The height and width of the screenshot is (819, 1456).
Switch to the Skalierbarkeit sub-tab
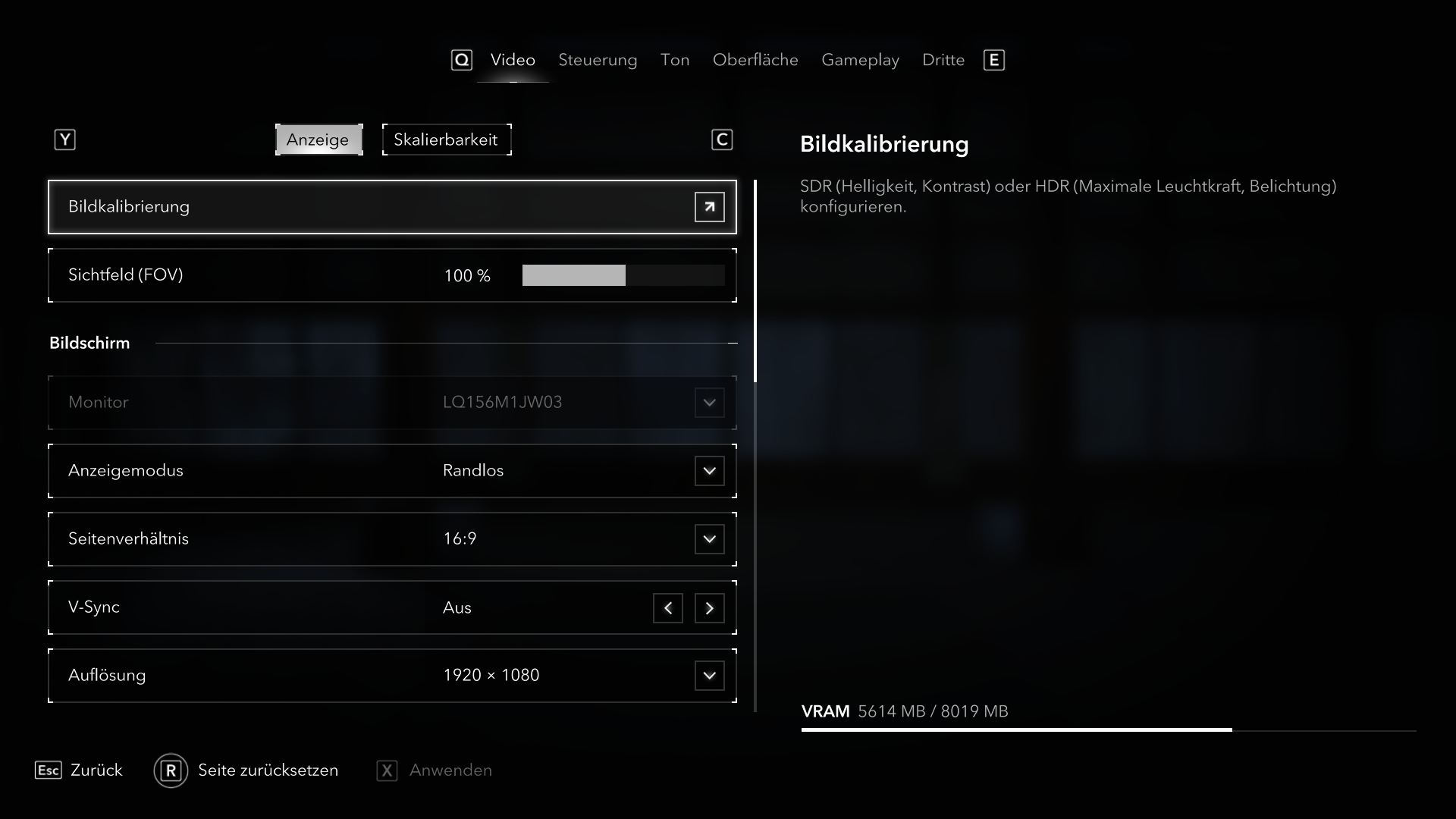(x=446, y=140)
